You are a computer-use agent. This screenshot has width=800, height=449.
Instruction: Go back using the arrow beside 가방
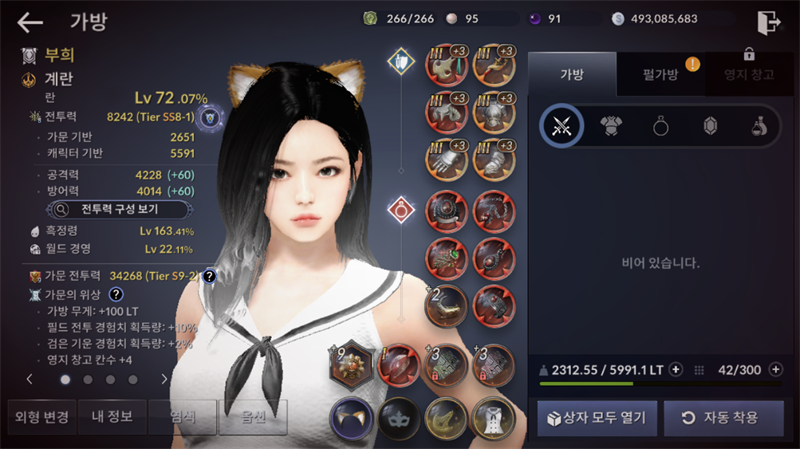coord(31,21)
